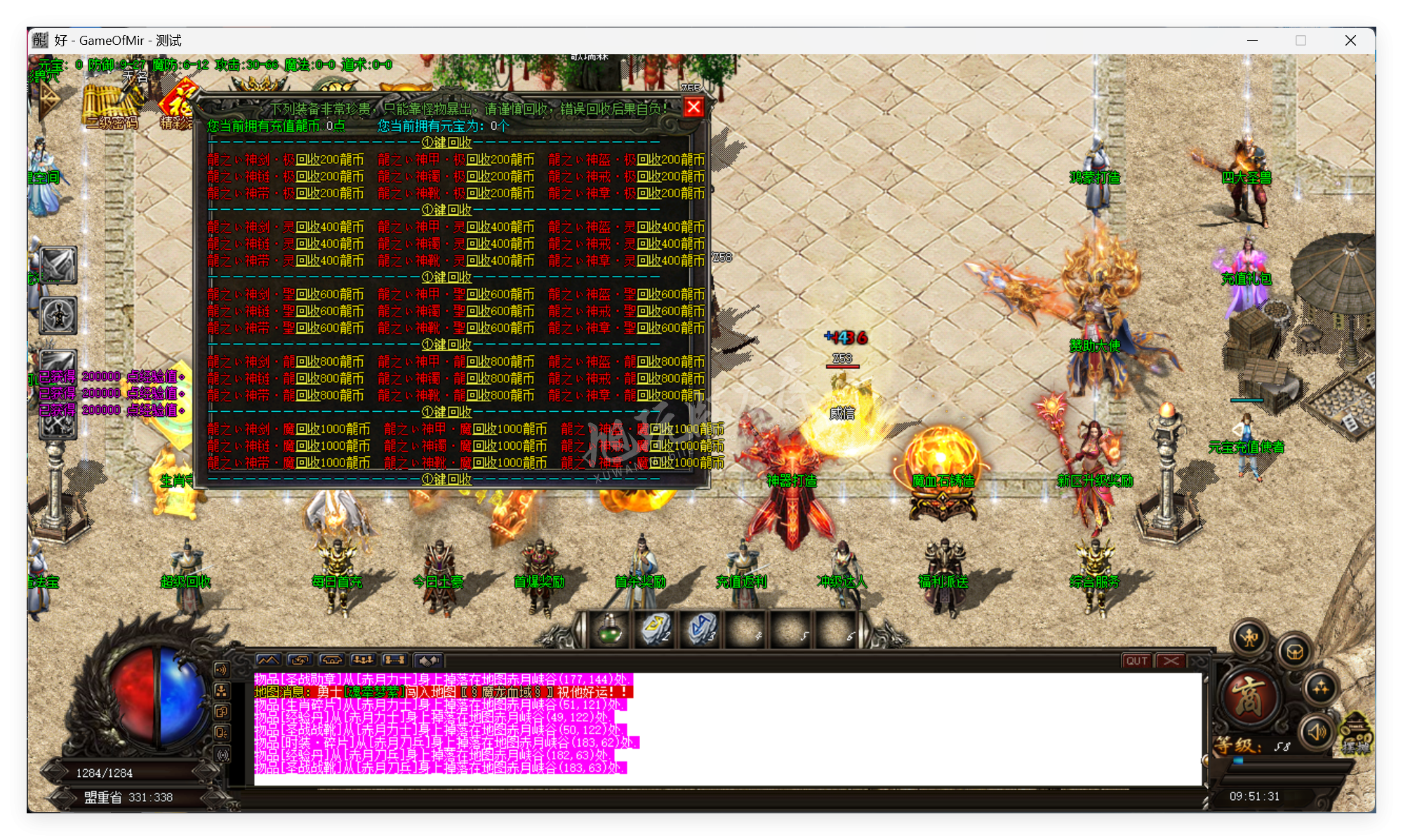Open the 摆摊 stall icon

1357,735
